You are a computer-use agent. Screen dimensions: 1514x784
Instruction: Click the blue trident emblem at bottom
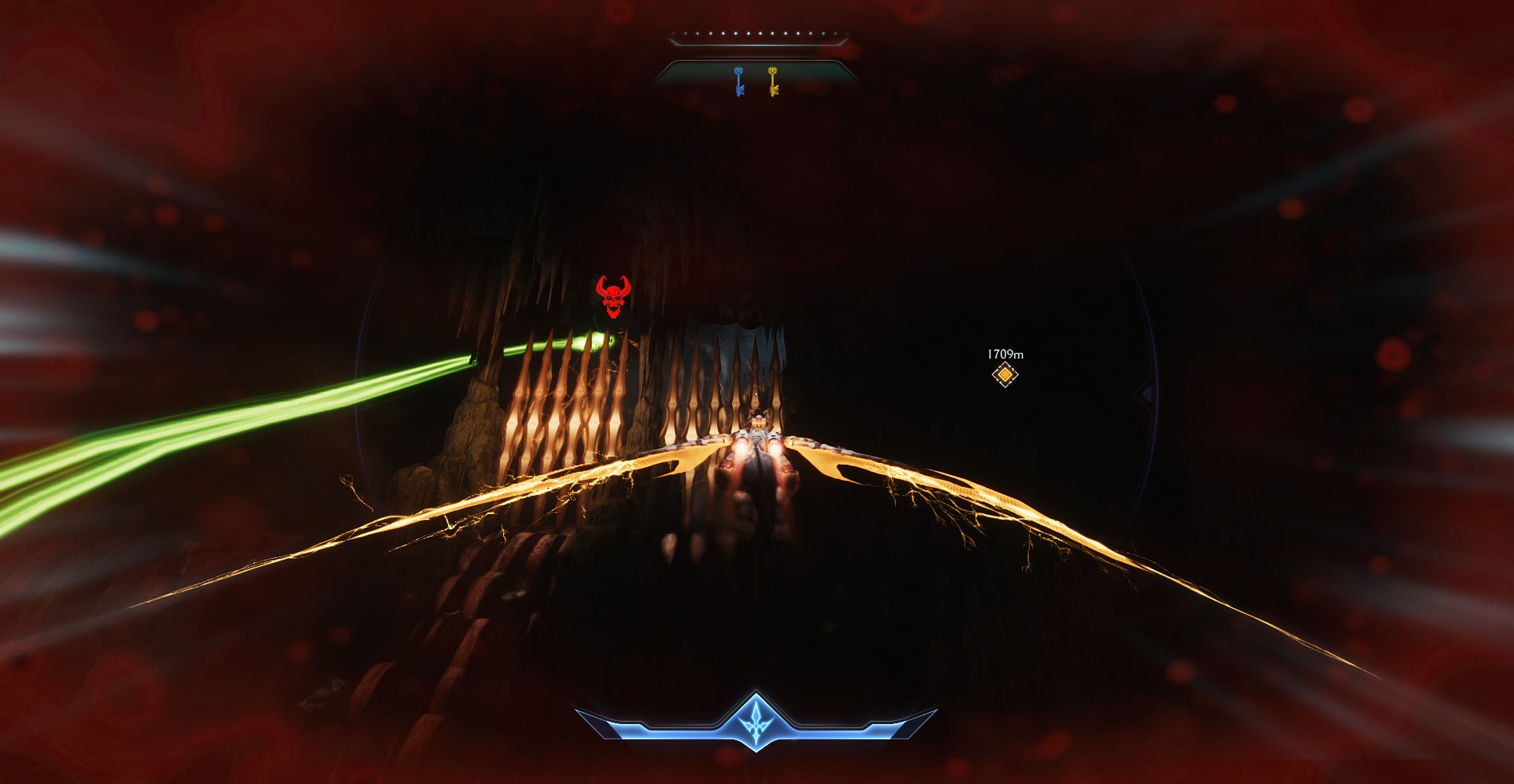click(755, 721)
